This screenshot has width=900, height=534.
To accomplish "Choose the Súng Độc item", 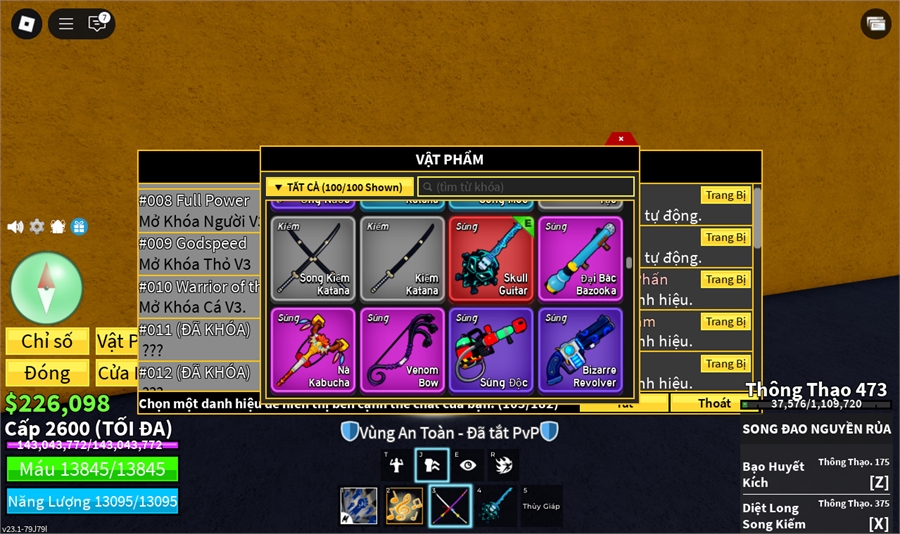I will (491, 349).
